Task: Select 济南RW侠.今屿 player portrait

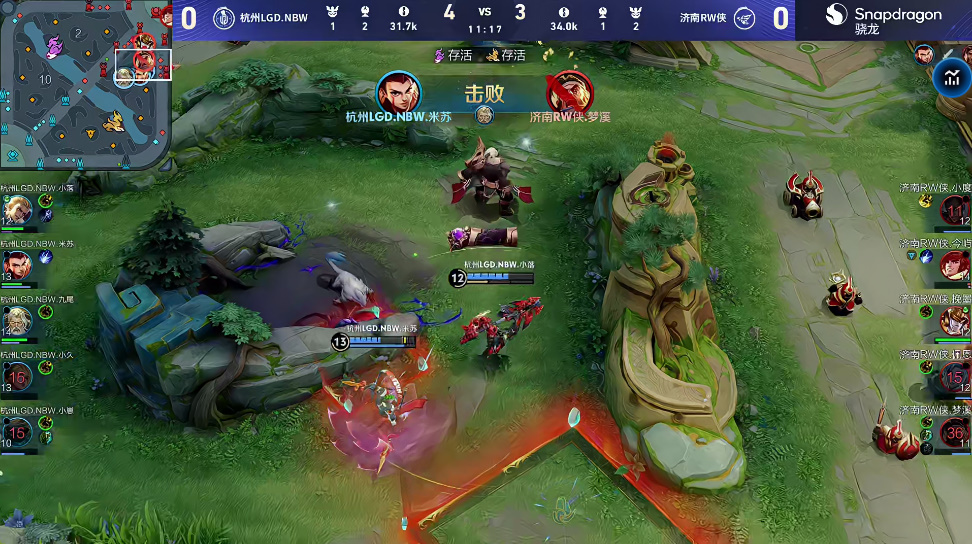Action: (955, 265)
